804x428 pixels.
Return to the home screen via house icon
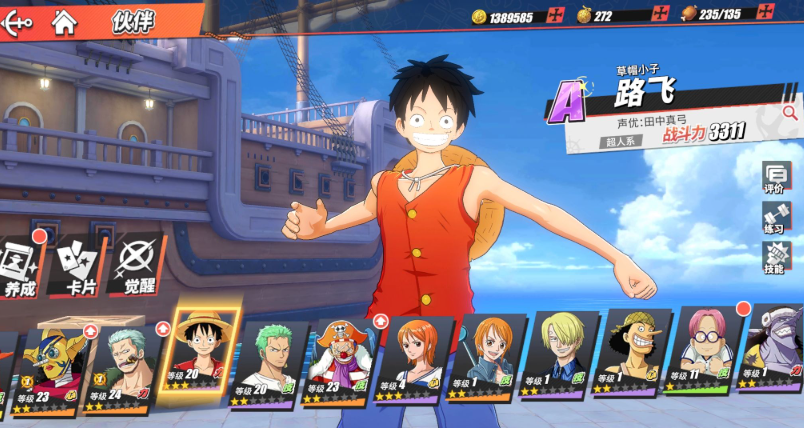tap(65, 18)
